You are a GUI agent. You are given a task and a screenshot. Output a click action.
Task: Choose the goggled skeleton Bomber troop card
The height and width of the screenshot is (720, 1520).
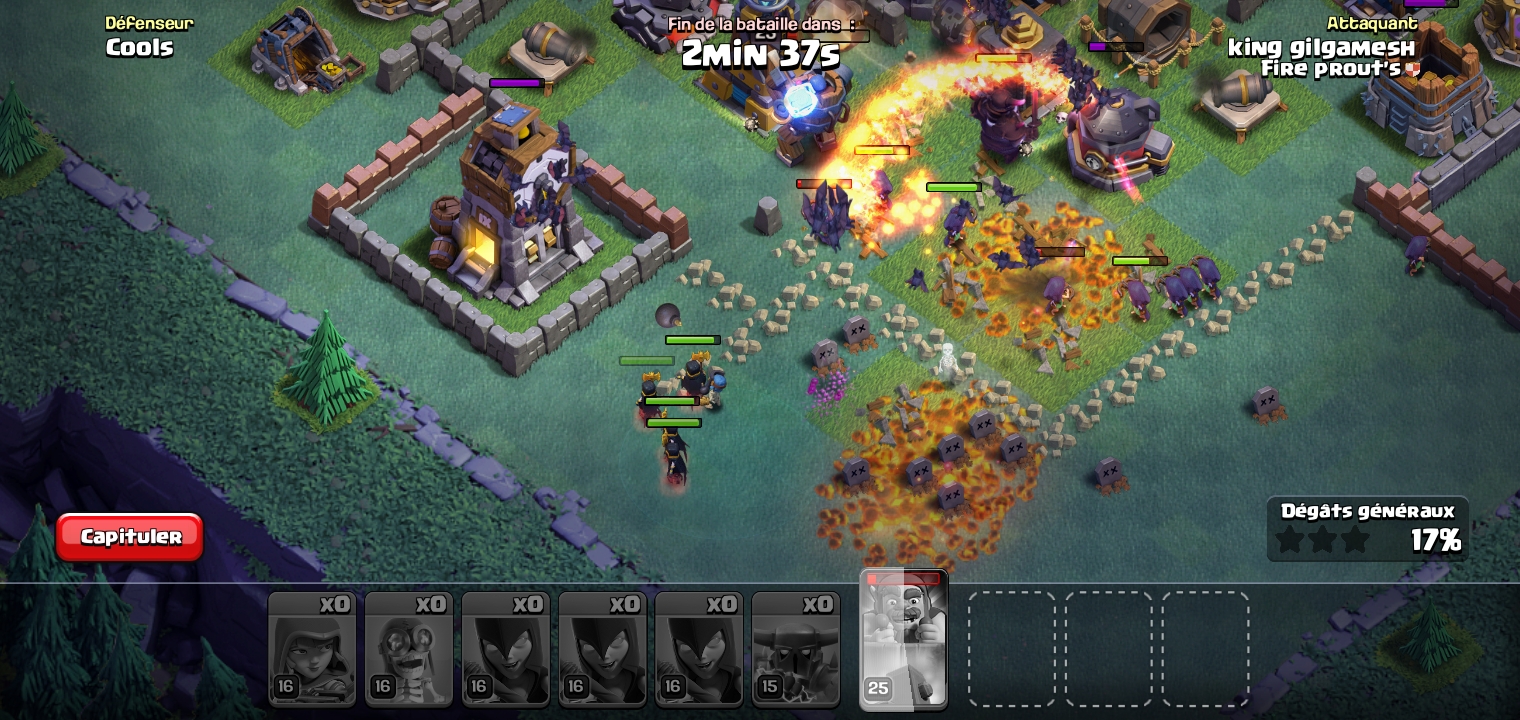tap(408, 649)
